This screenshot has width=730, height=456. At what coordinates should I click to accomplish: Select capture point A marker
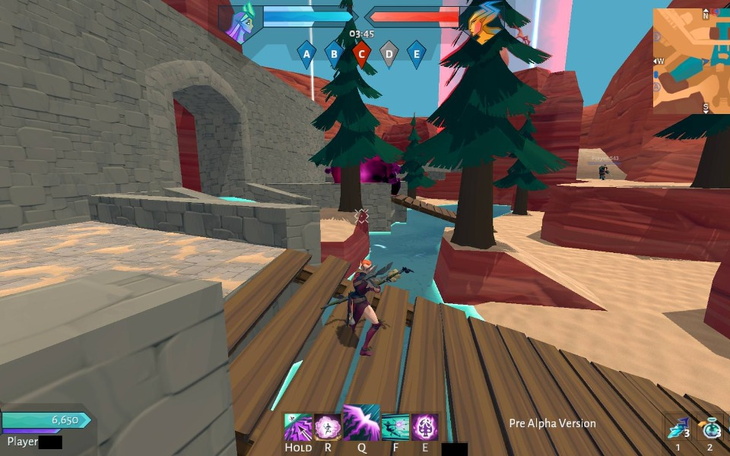tap(307, 53)
